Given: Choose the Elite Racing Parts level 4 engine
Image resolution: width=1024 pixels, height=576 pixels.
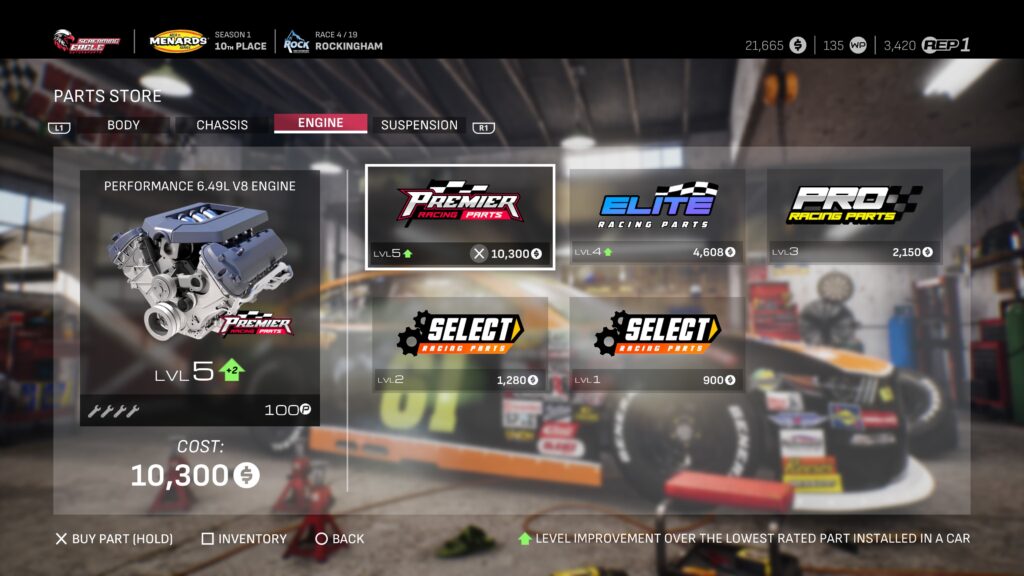Looking at the screenshot, I should [657, 216].
